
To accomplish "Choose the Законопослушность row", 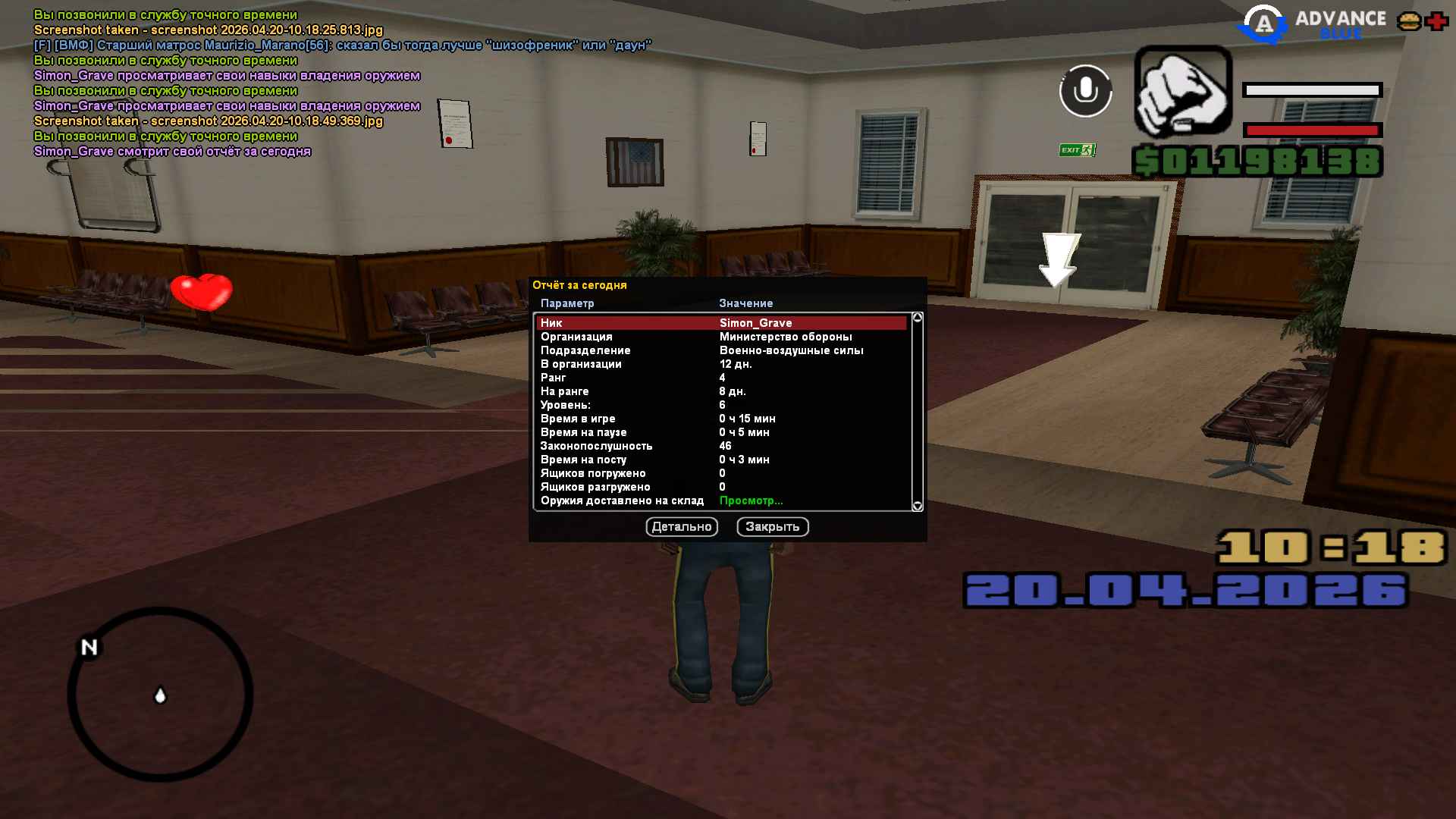I will (x=720, y=446).
